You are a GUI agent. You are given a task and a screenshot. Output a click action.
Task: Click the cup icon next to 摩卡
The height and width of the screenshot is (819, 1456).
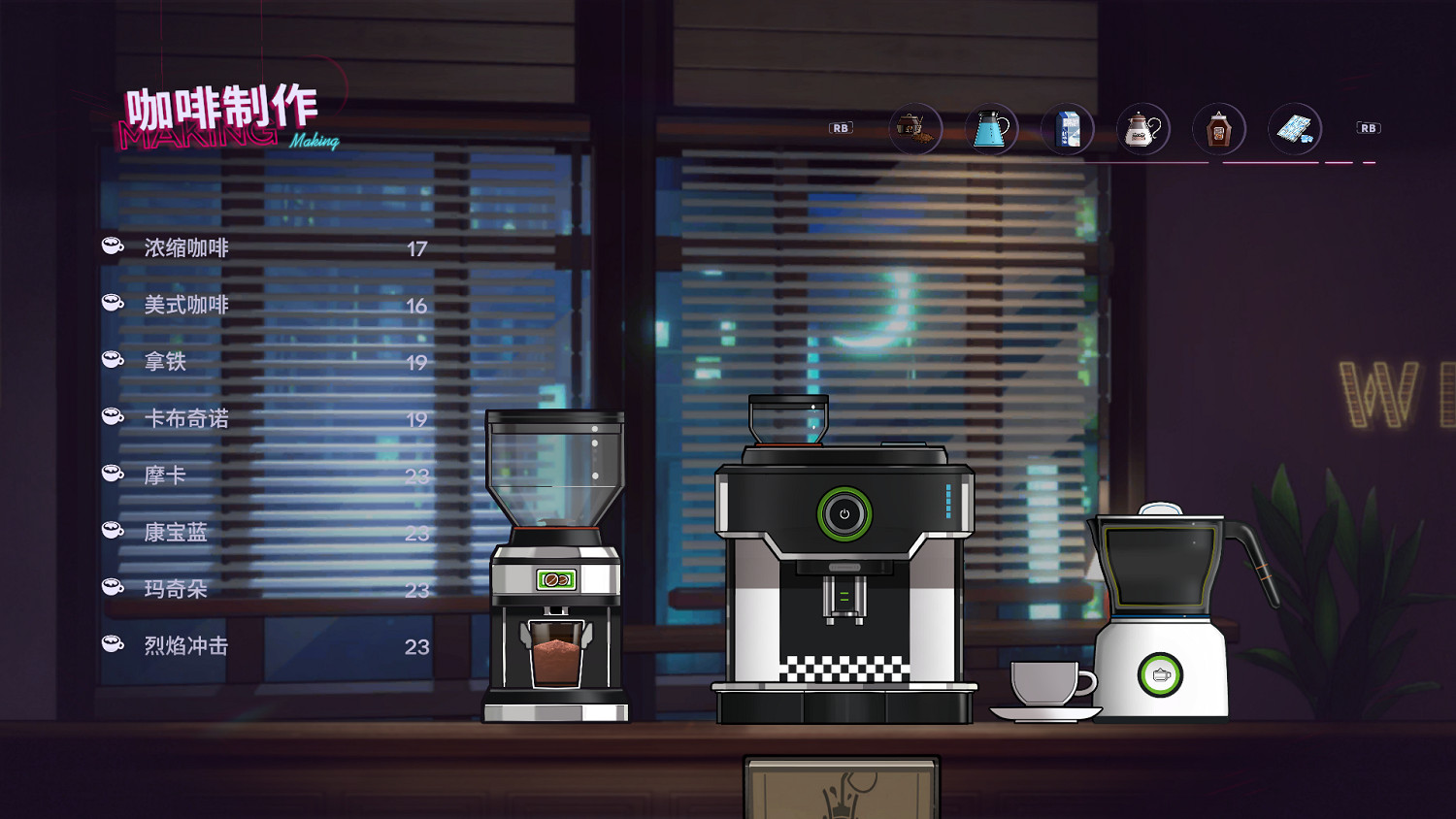[110, 472]
